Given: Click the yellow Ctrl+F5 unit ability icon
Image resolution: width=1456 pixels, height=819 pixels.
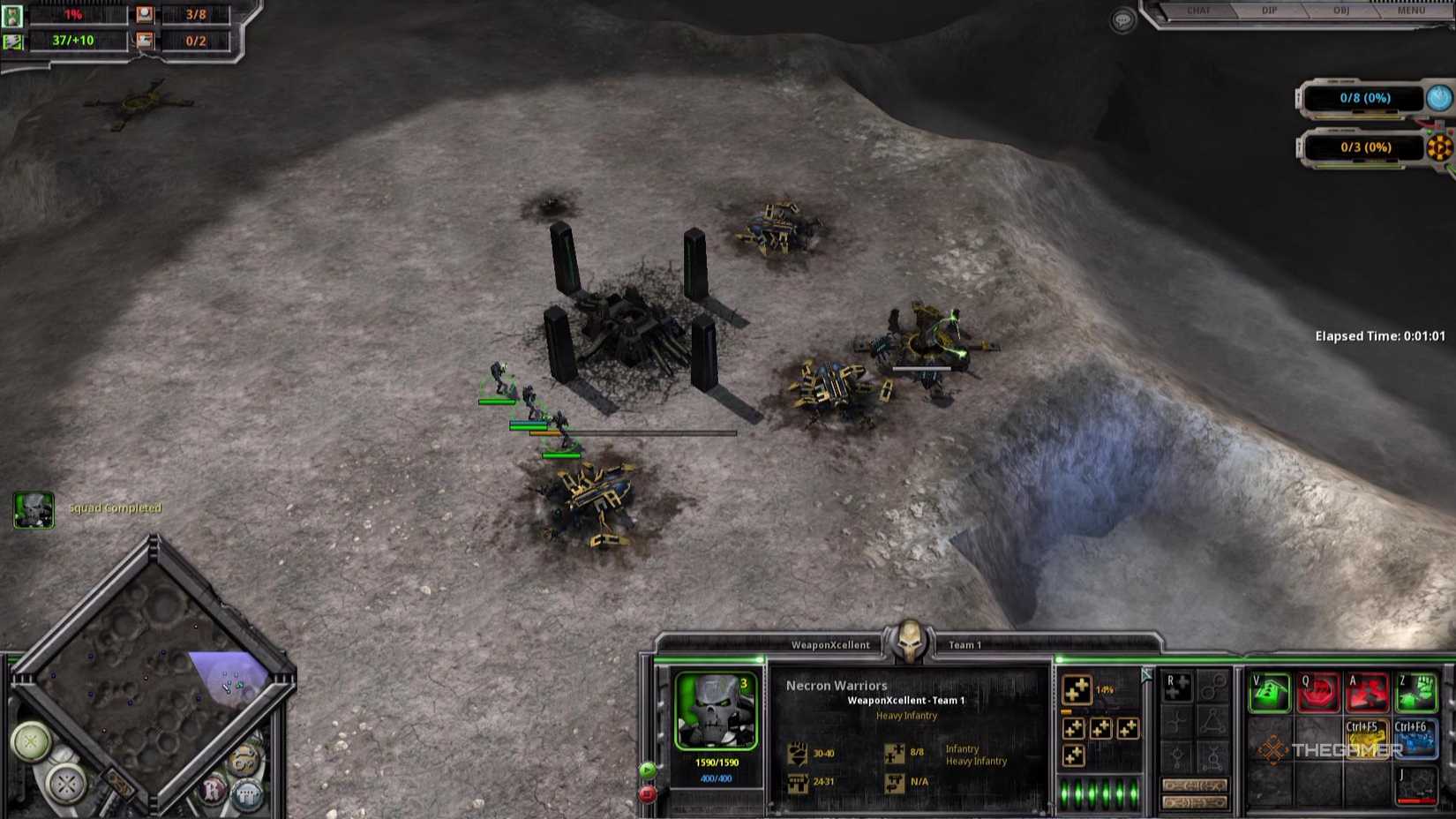Looking at the screenshot, I should (x=1368, y=740).
